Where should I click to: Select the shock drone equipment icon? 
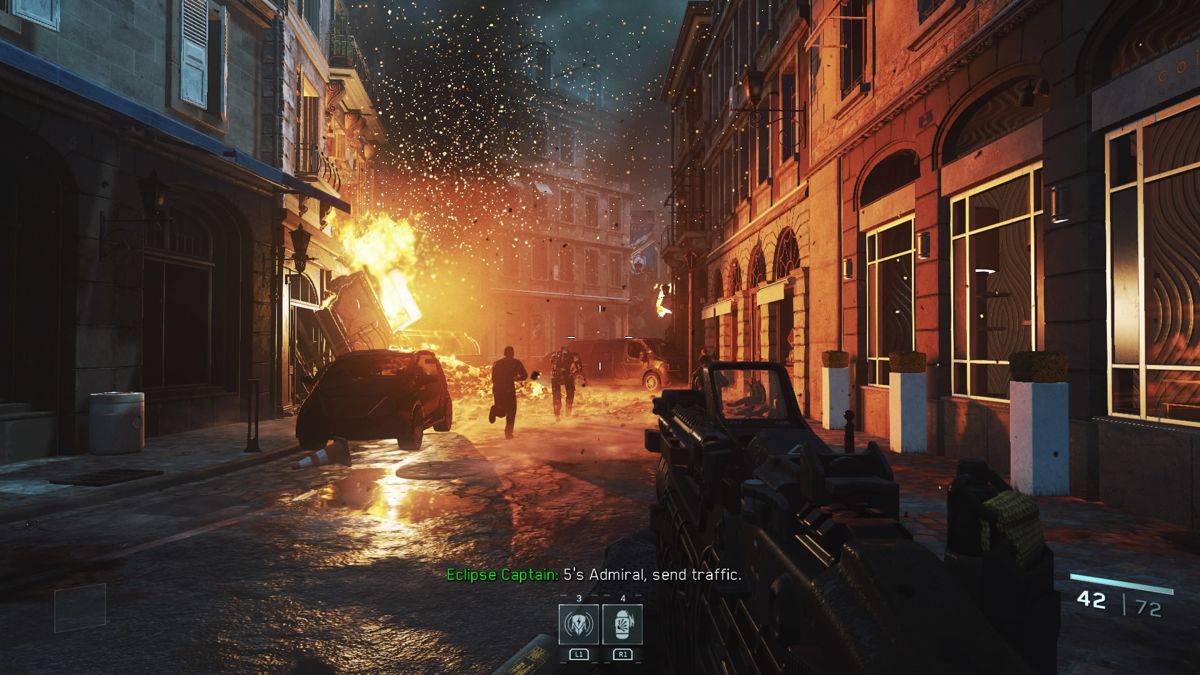point(579,624)
